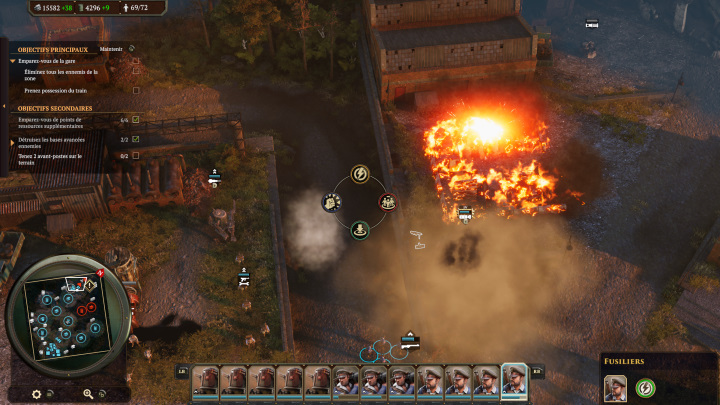Choose the green radial command icon
Viewport: 720px width, 405px height.
(x=358, y=230)
